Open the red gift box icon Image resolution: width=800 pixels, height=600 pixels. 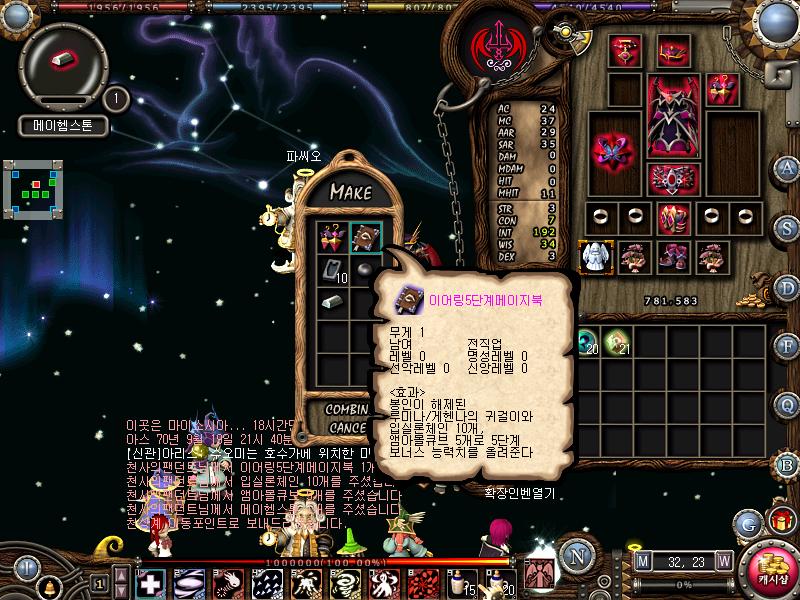coord(779,520)
